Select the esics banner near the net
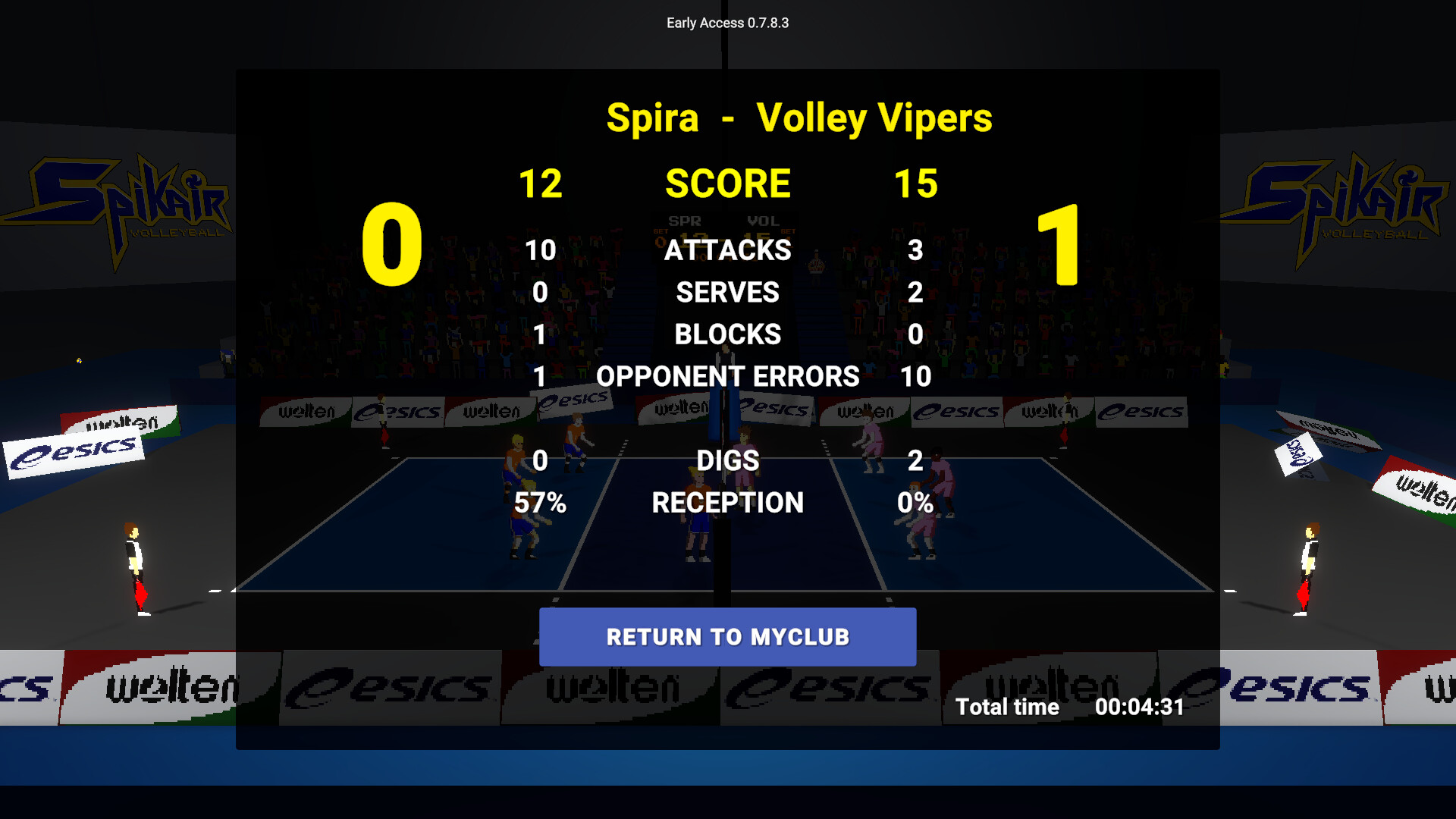The width and height of the screenshot is (1456, 819). click(x=773, y=409)
